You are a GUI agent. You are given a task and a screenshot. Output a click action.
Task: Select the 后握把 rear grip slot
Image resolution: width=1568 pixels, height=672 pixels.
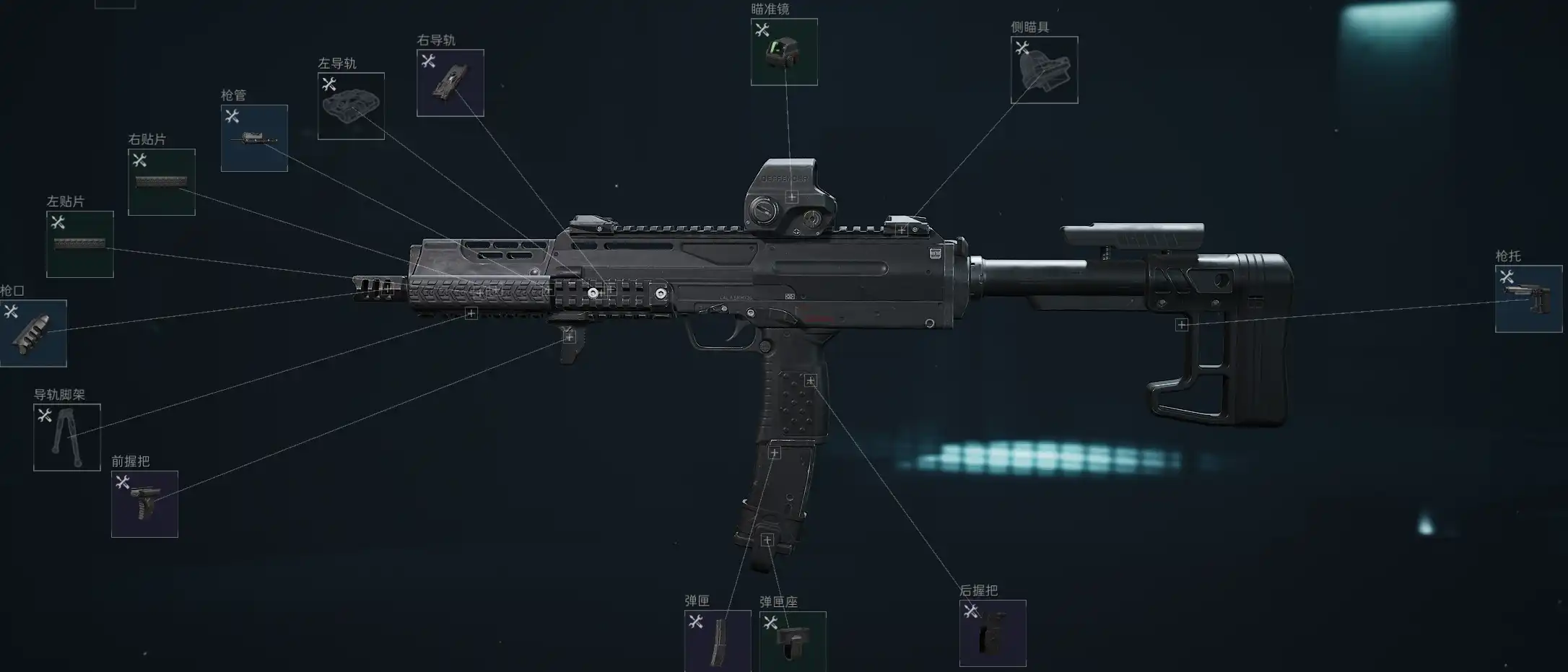click(992, 633)
